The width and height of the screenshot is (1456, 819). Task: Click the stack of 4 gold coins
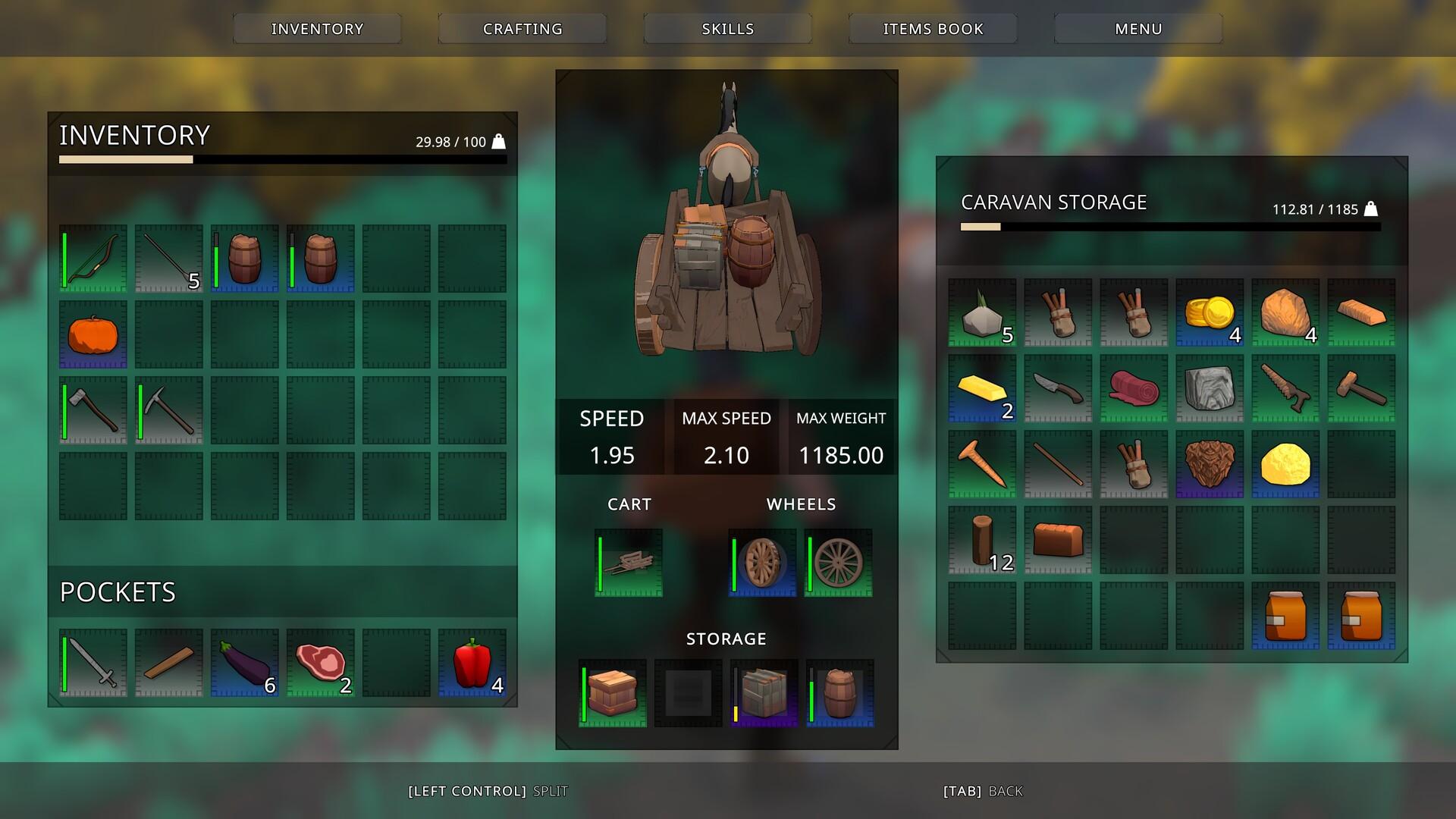click(x=1209, y=313)
